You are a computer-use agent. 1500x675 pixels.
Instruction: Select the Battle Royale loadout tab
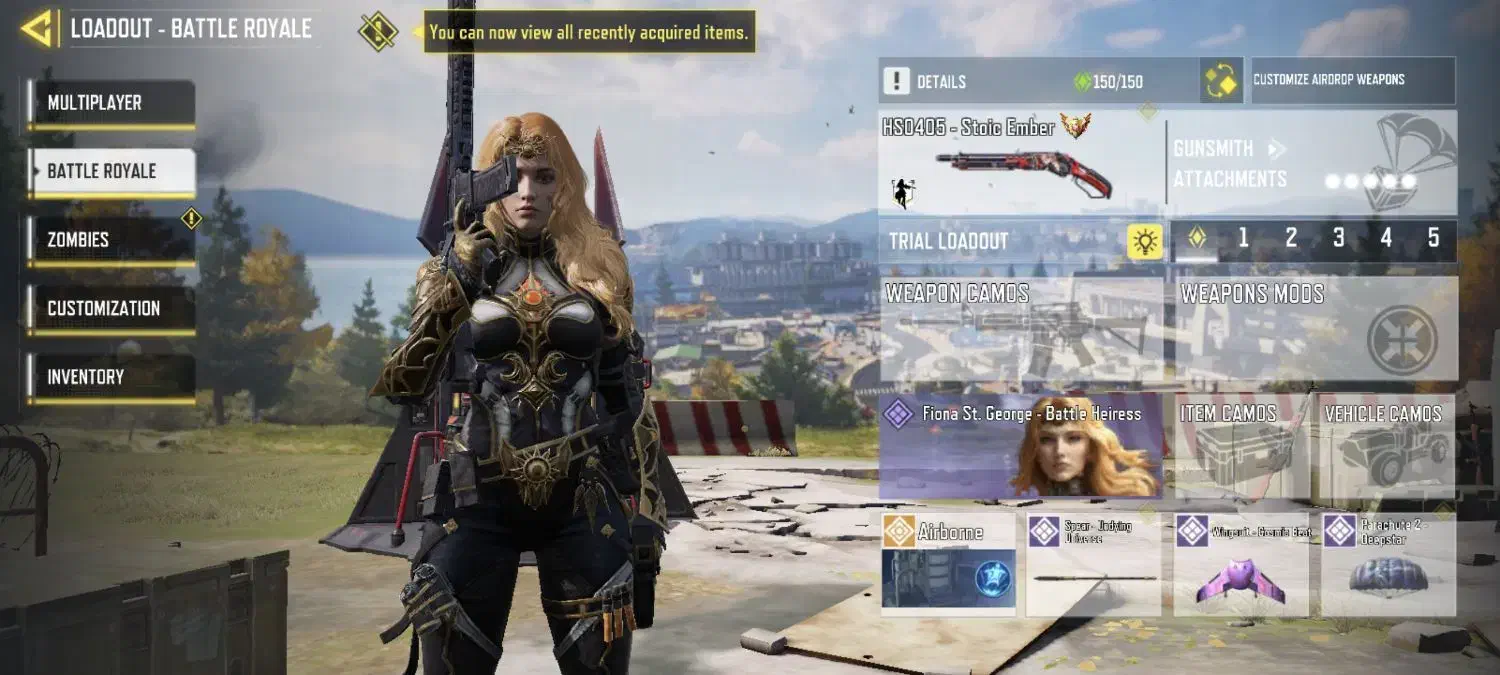click(x=111, y=171)
